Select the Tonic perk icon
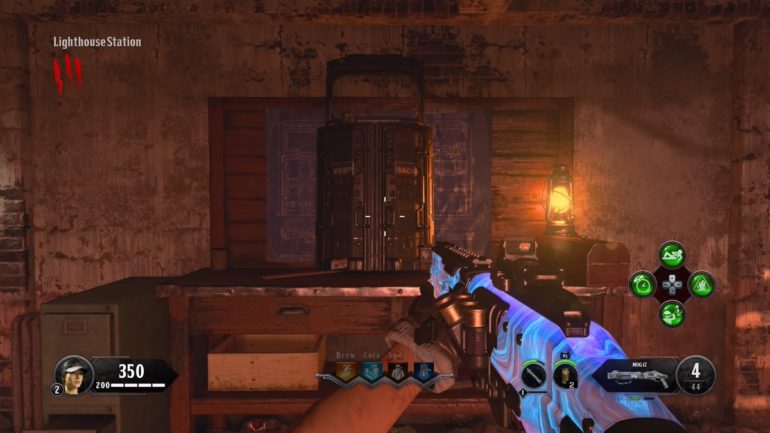This screenshot has height=433, width=770. coord(420,373)
